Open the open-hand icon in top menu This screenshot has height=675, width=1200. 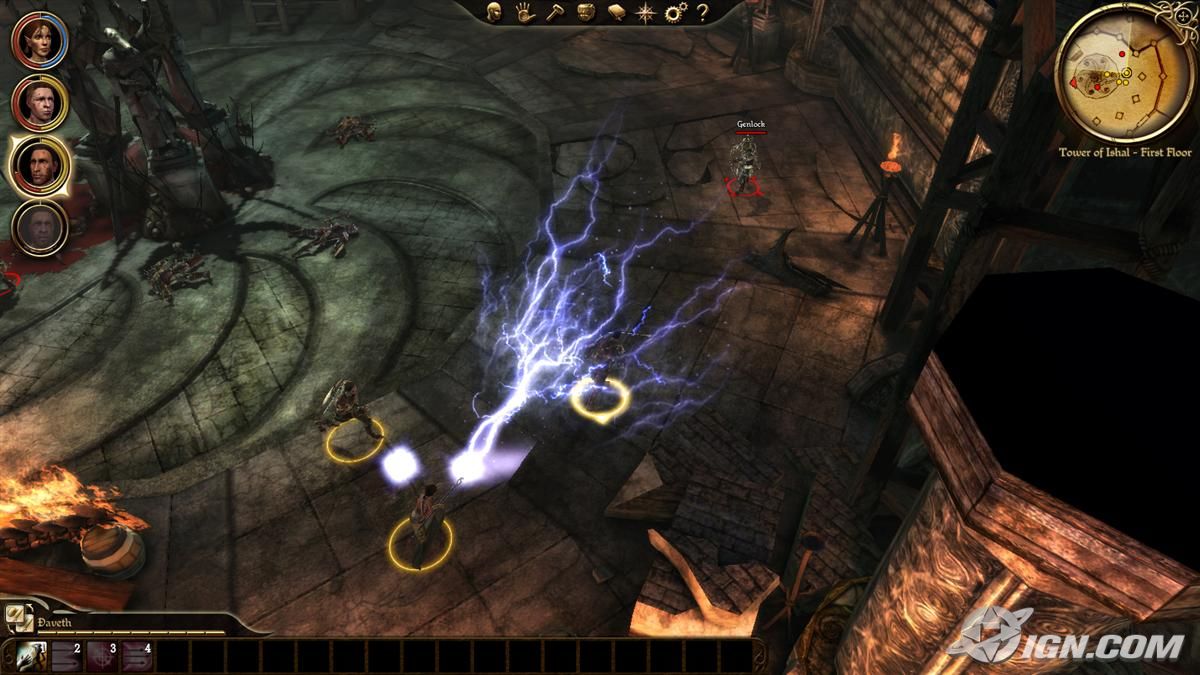(523, 12)
